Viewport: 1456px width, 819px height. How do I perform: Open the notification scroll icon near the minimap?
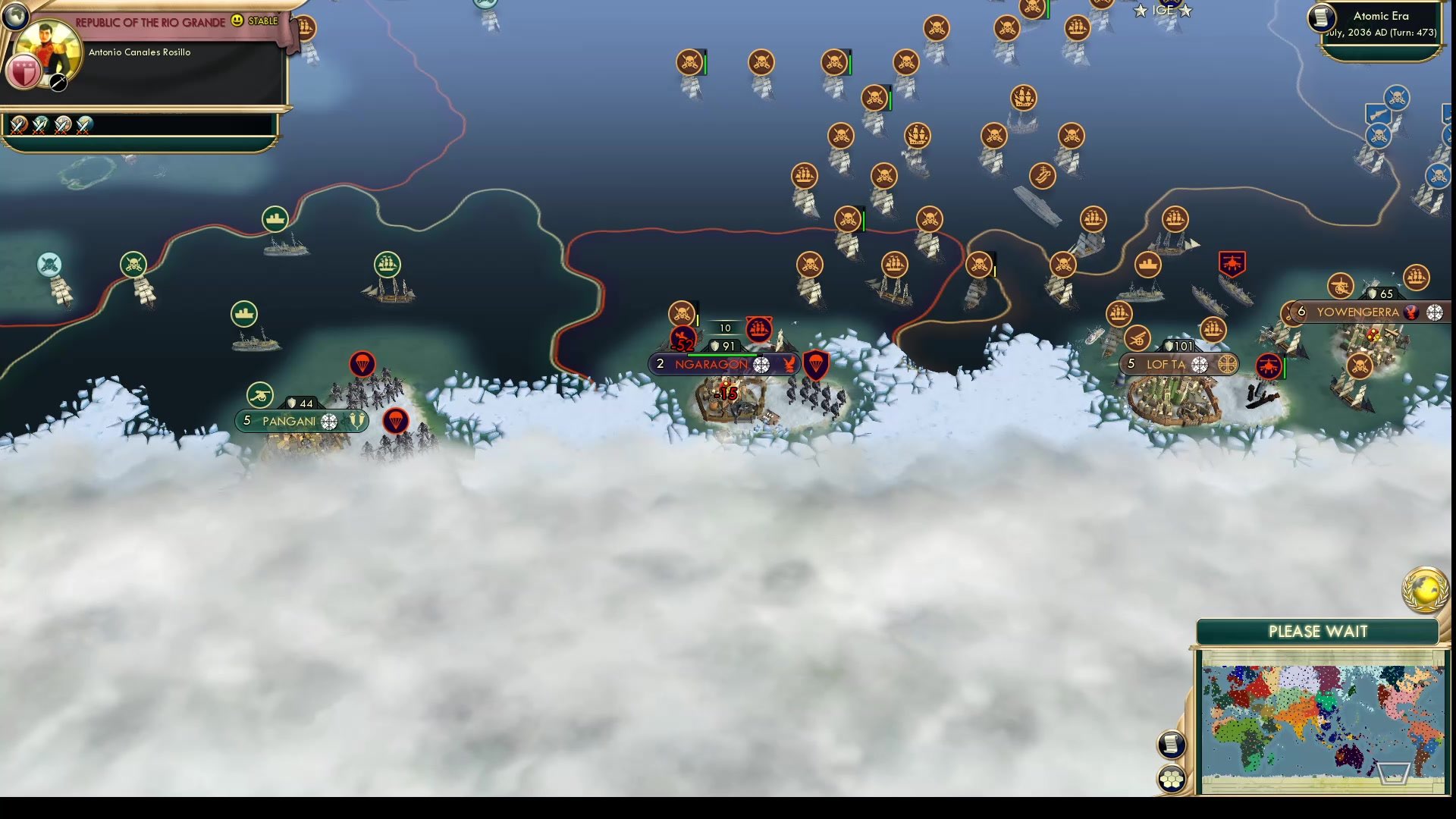click(1172, 745)
